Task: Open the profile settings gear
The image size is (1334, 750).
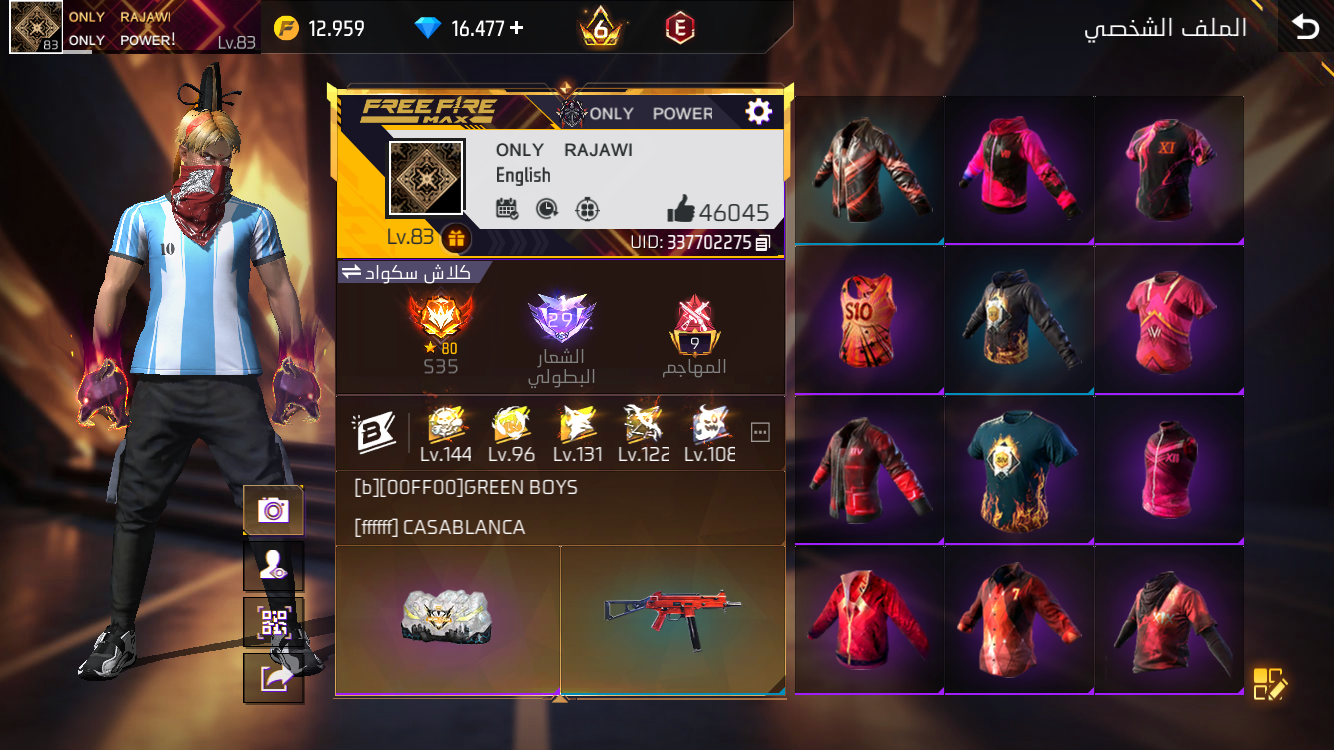Action: click(x=758, y=111)
